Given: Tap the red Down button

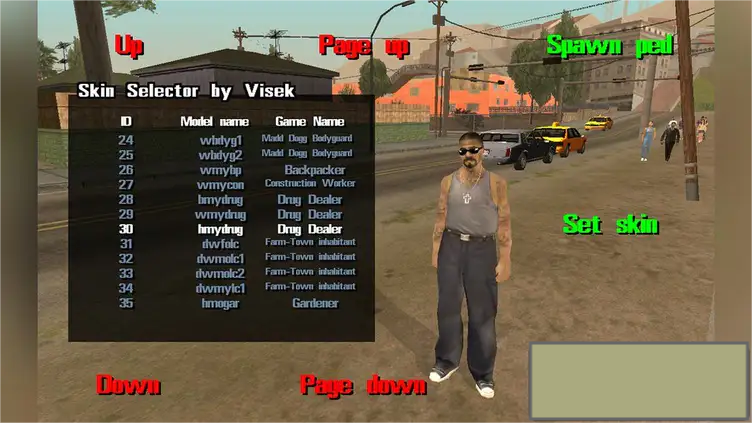Looking at the screenshot, I should point(128,385).
